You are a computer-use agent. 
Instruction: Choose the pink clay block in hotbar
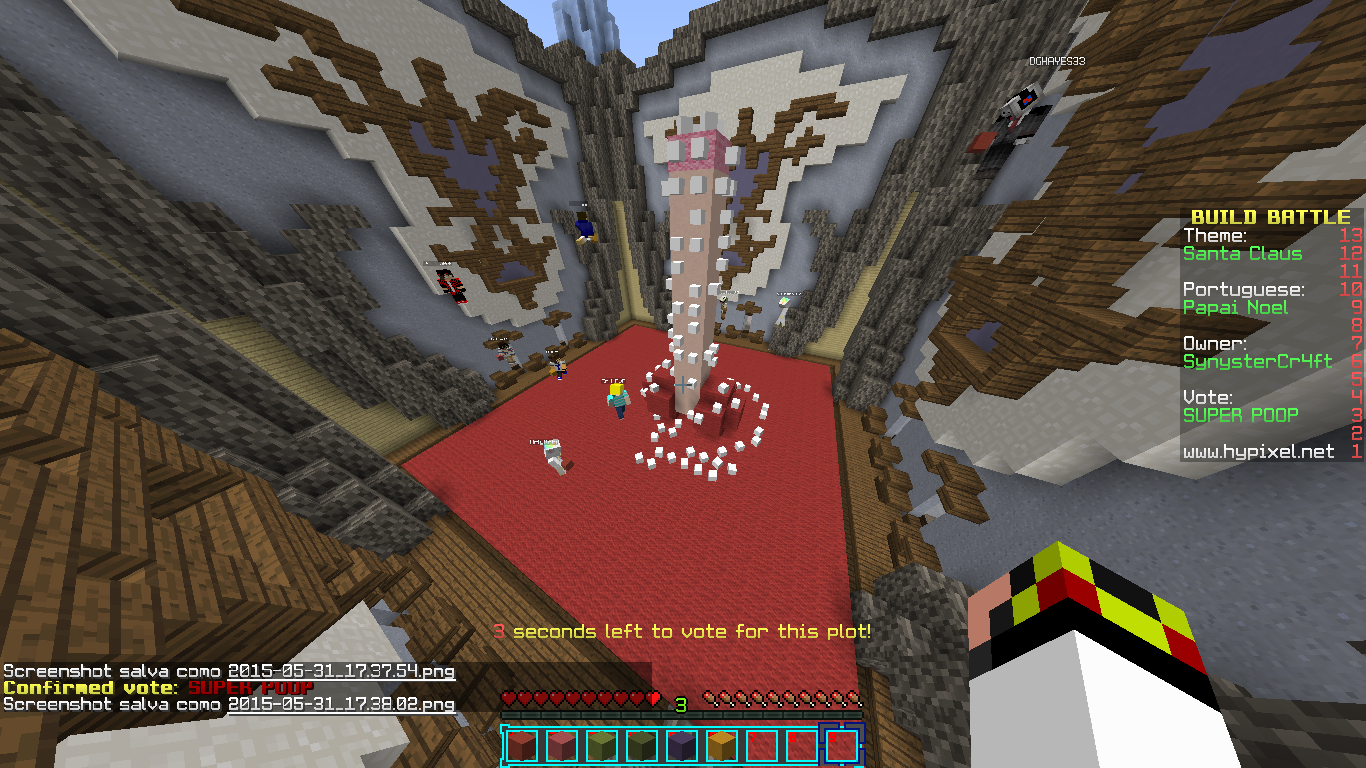[561, 746]
